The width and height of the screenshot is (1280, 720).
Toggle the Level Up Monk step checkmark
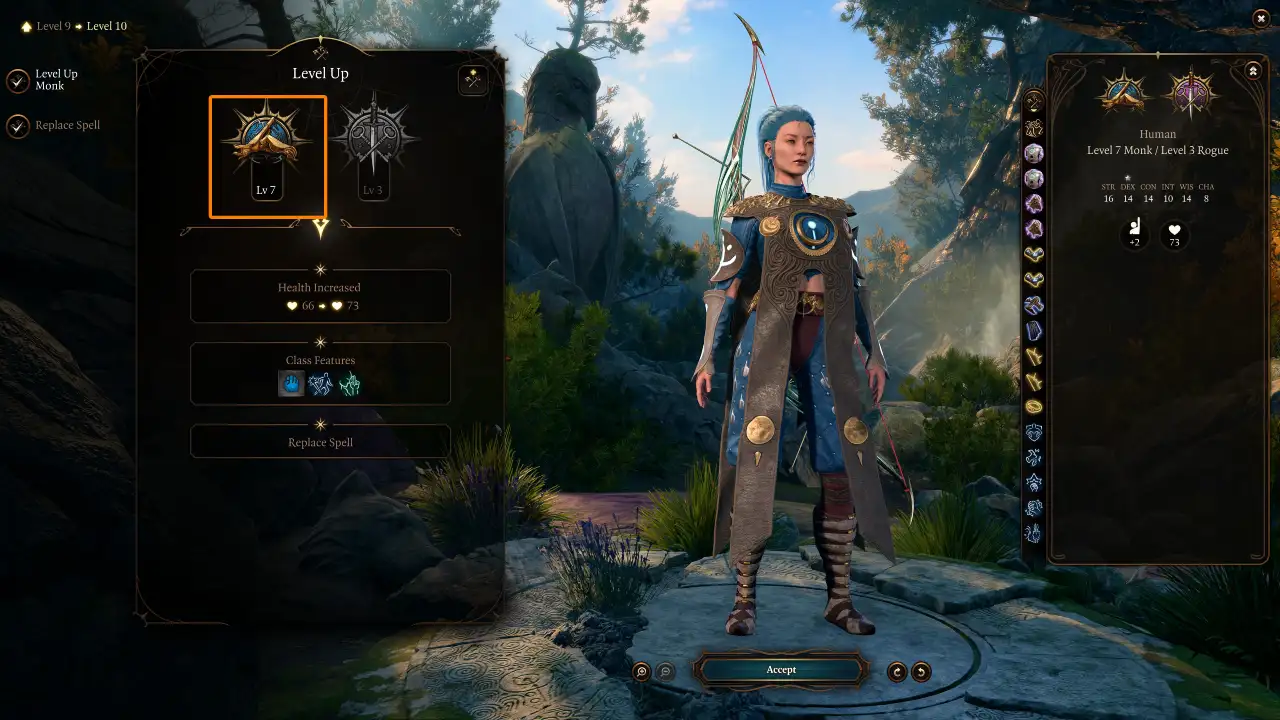coord(17,80)
